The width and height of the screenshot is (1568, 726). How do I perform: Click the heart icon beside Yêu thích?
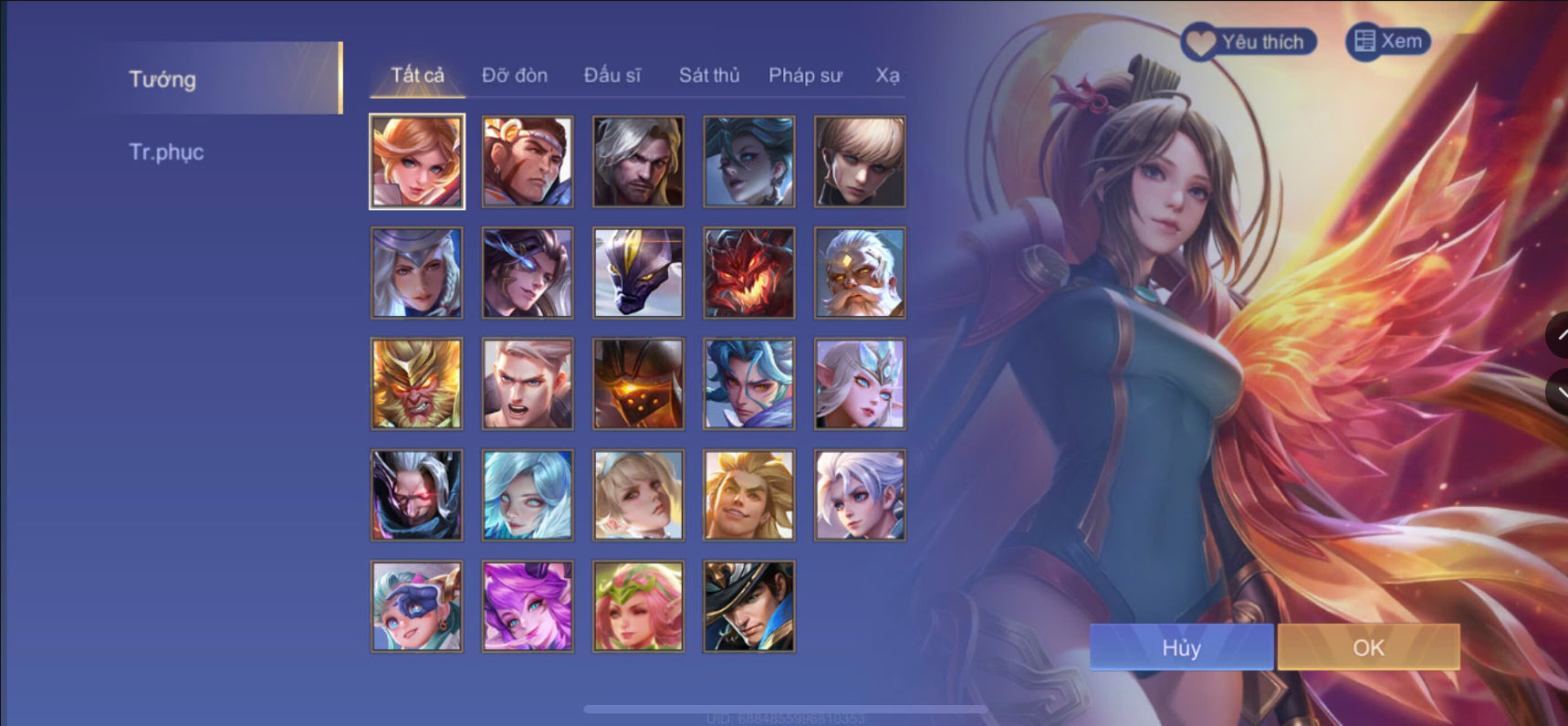[1201, 40]
